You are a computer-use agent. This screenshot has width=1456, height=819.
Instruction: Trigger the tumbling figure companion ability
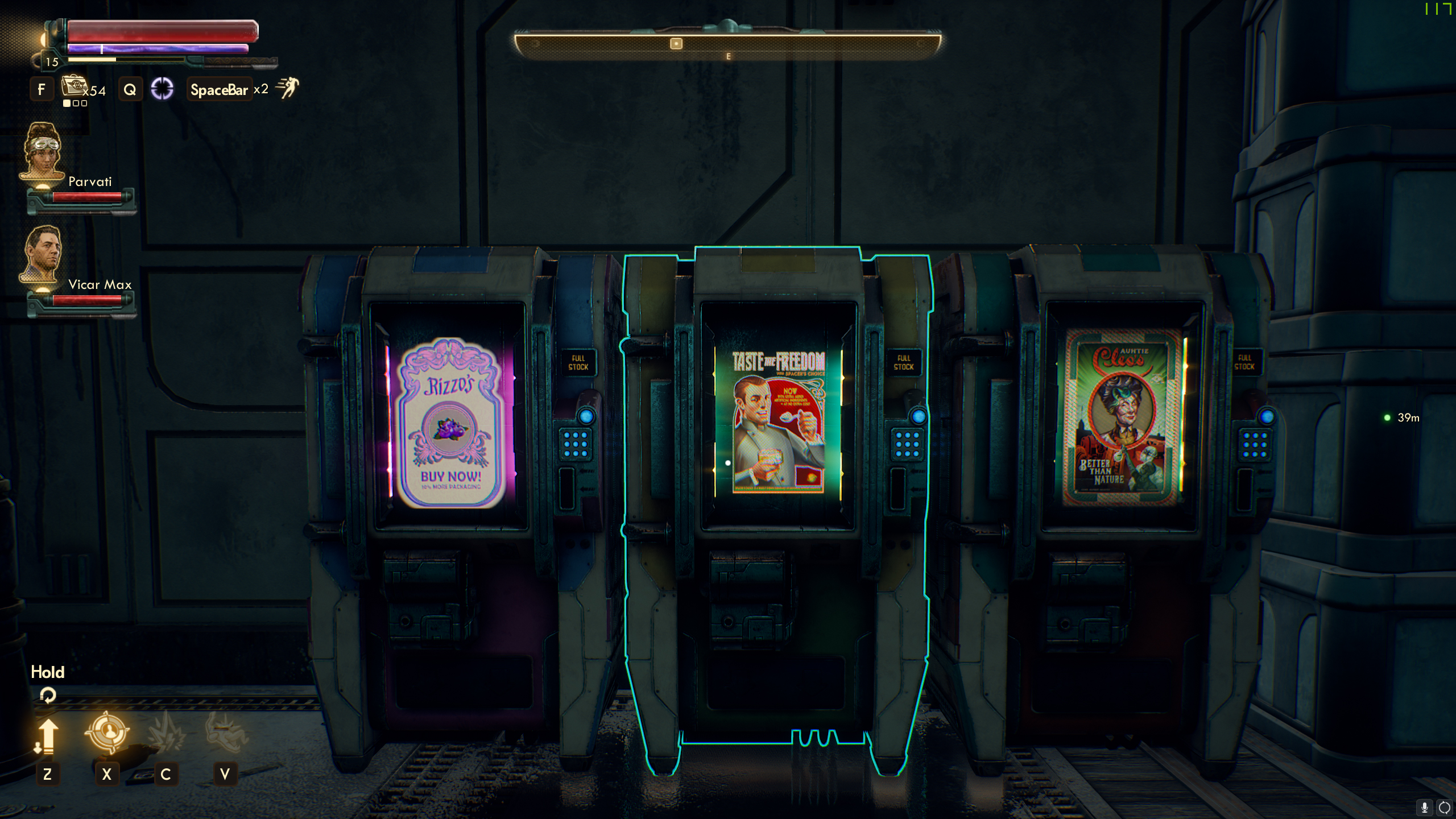[x=226, y=734]
